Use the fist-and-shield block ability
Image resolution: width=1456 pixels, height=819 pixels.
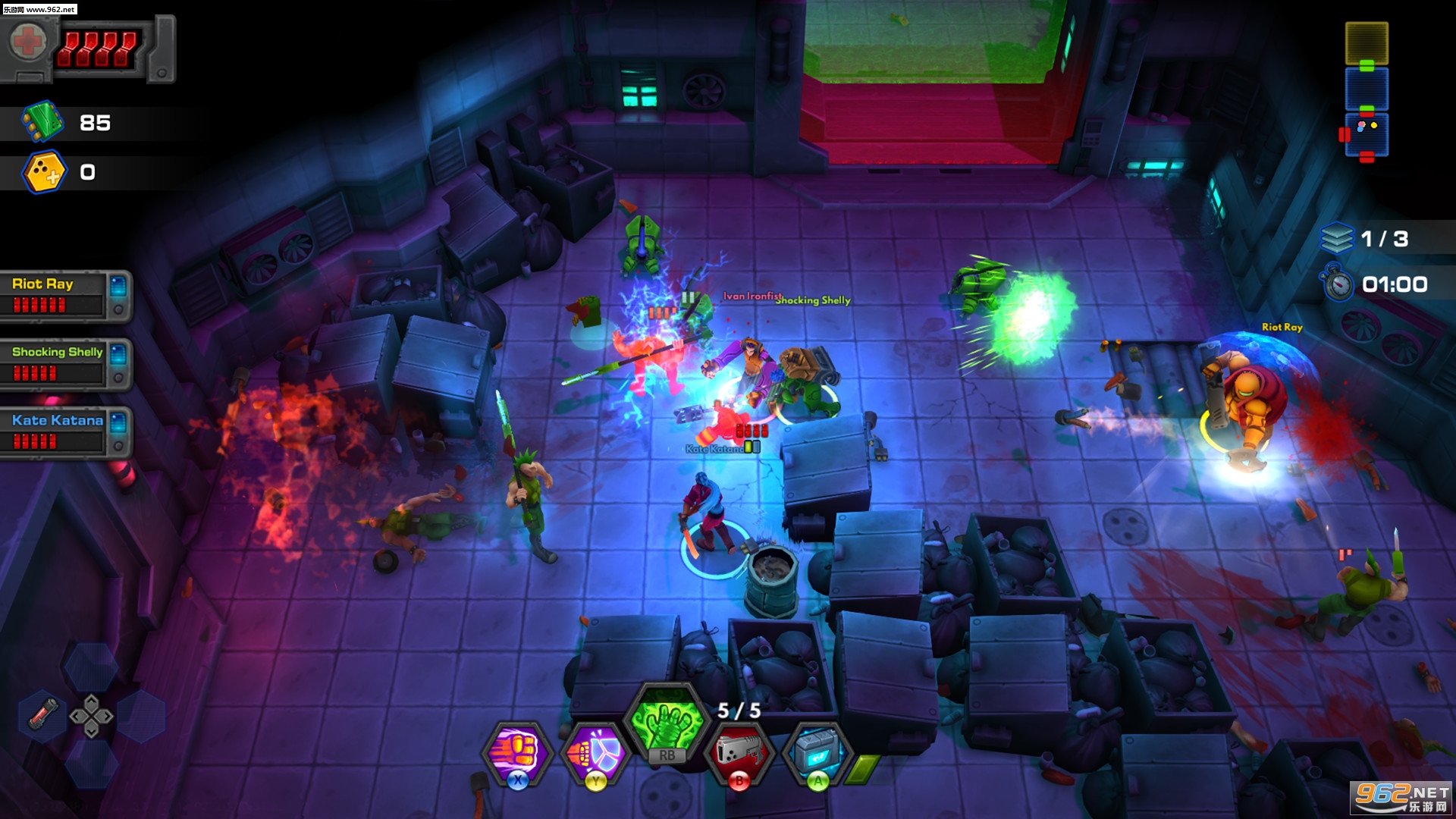point(596,752)
